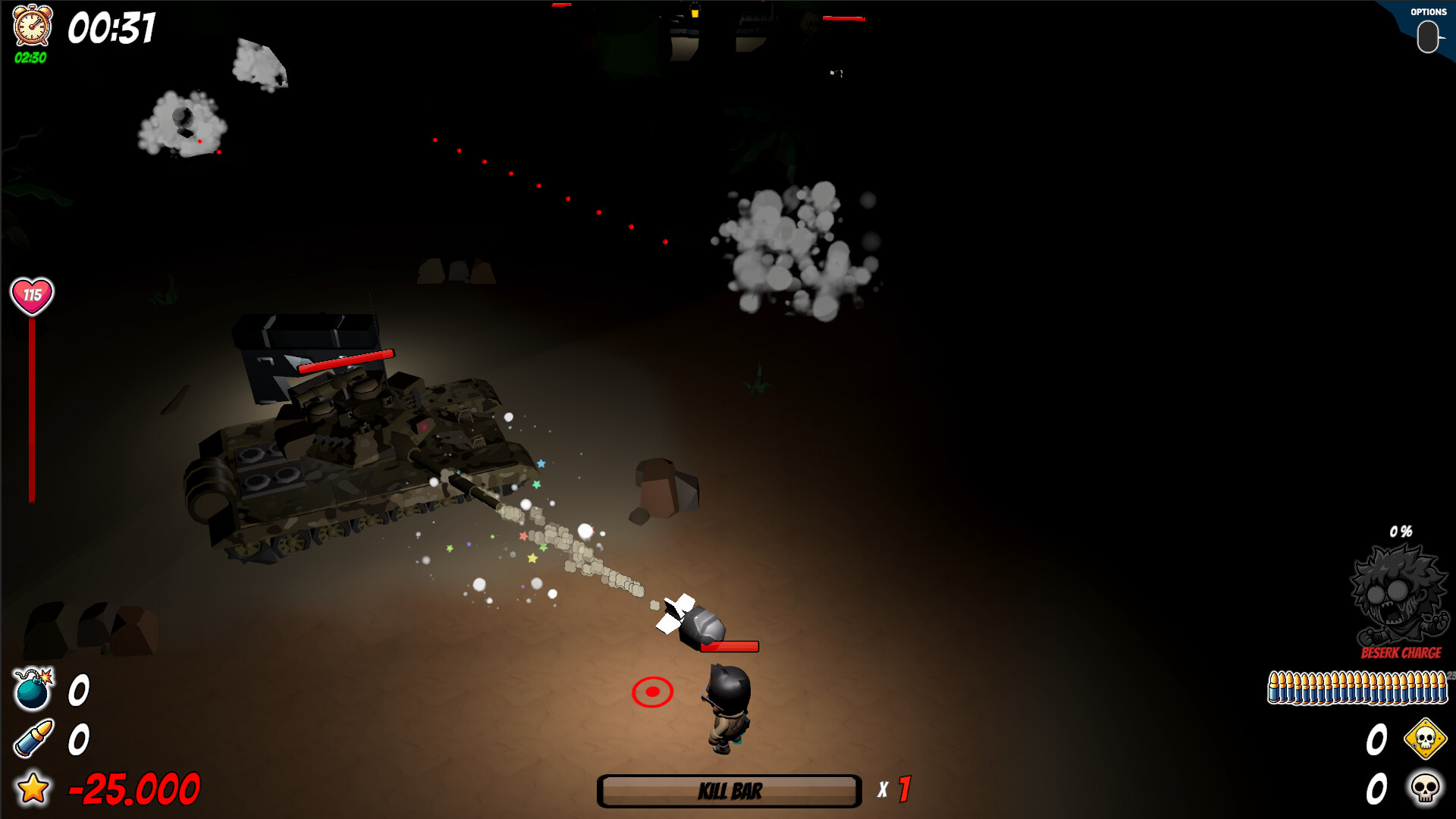Click the -25.000 score text
The width and height of the screenshot is (1456, 819).
(133, 786)
